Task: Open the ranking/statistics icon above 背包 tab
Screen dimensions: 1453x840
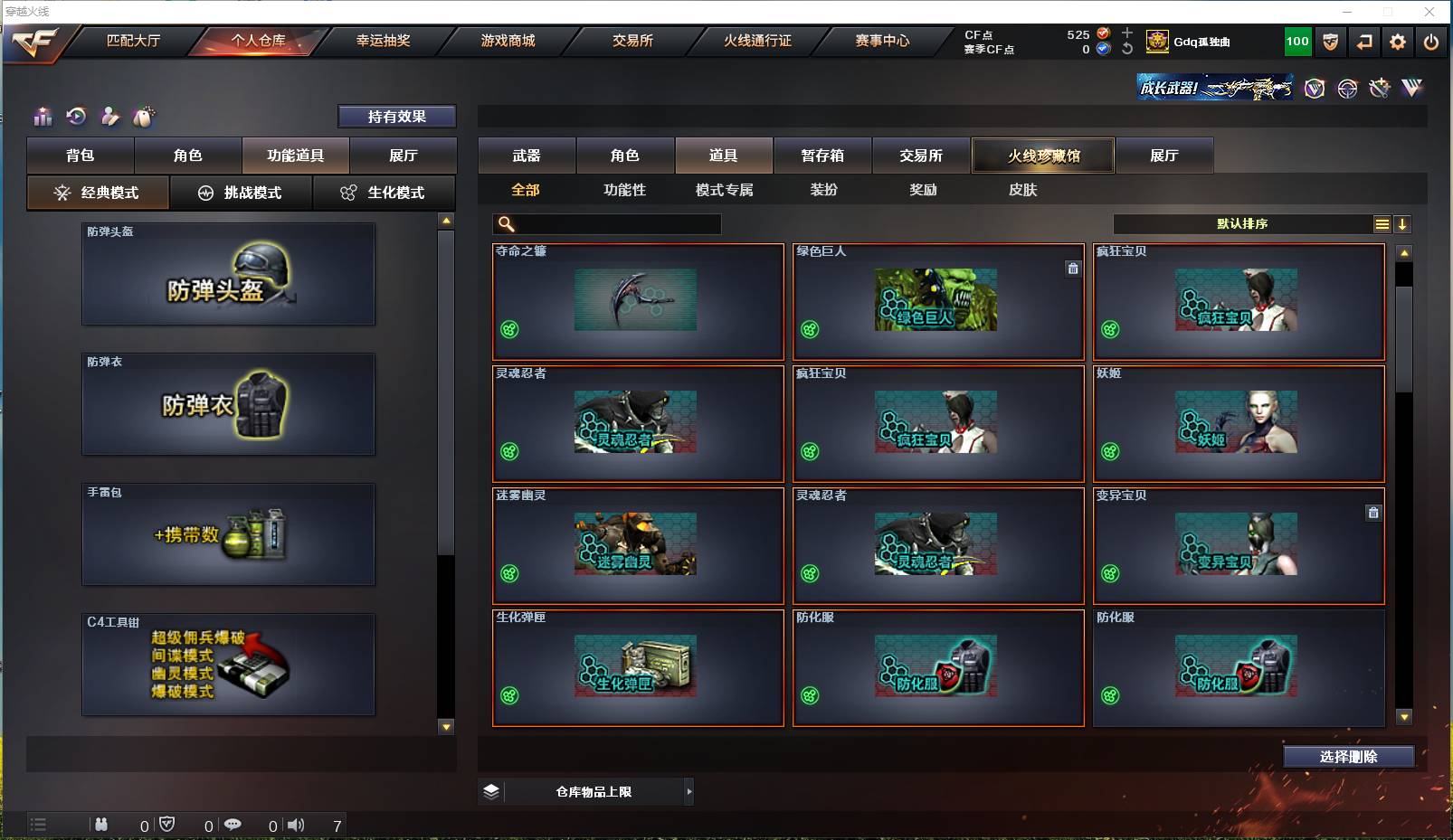Action: [x=43, y=117]
